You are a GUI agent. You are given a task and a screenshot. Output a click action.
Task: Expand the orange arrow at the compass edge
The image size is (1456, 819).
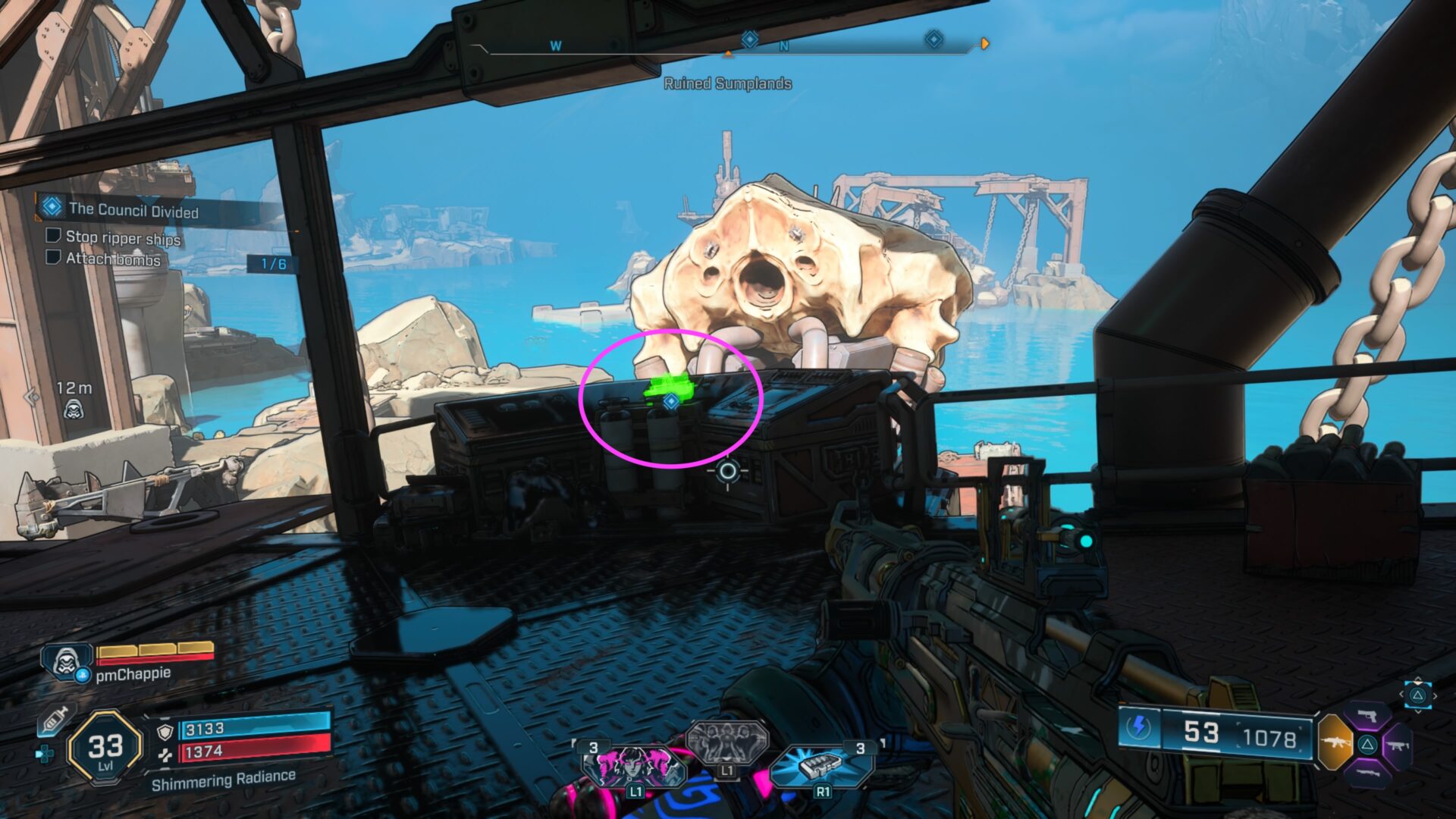click(984, 43)
